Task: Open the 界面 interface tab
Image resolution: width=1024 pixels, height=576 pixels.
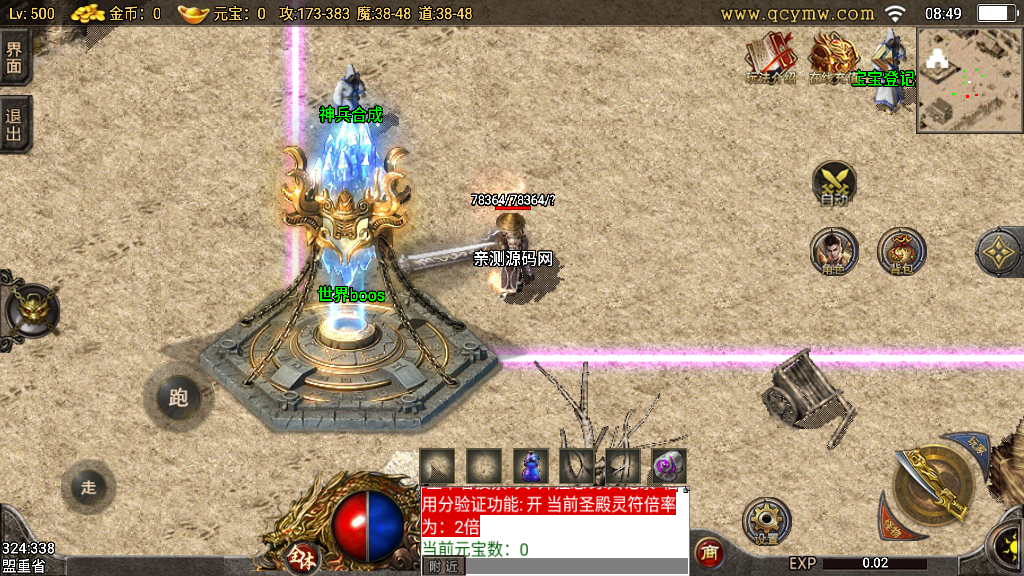Action: tap(14, 57)
